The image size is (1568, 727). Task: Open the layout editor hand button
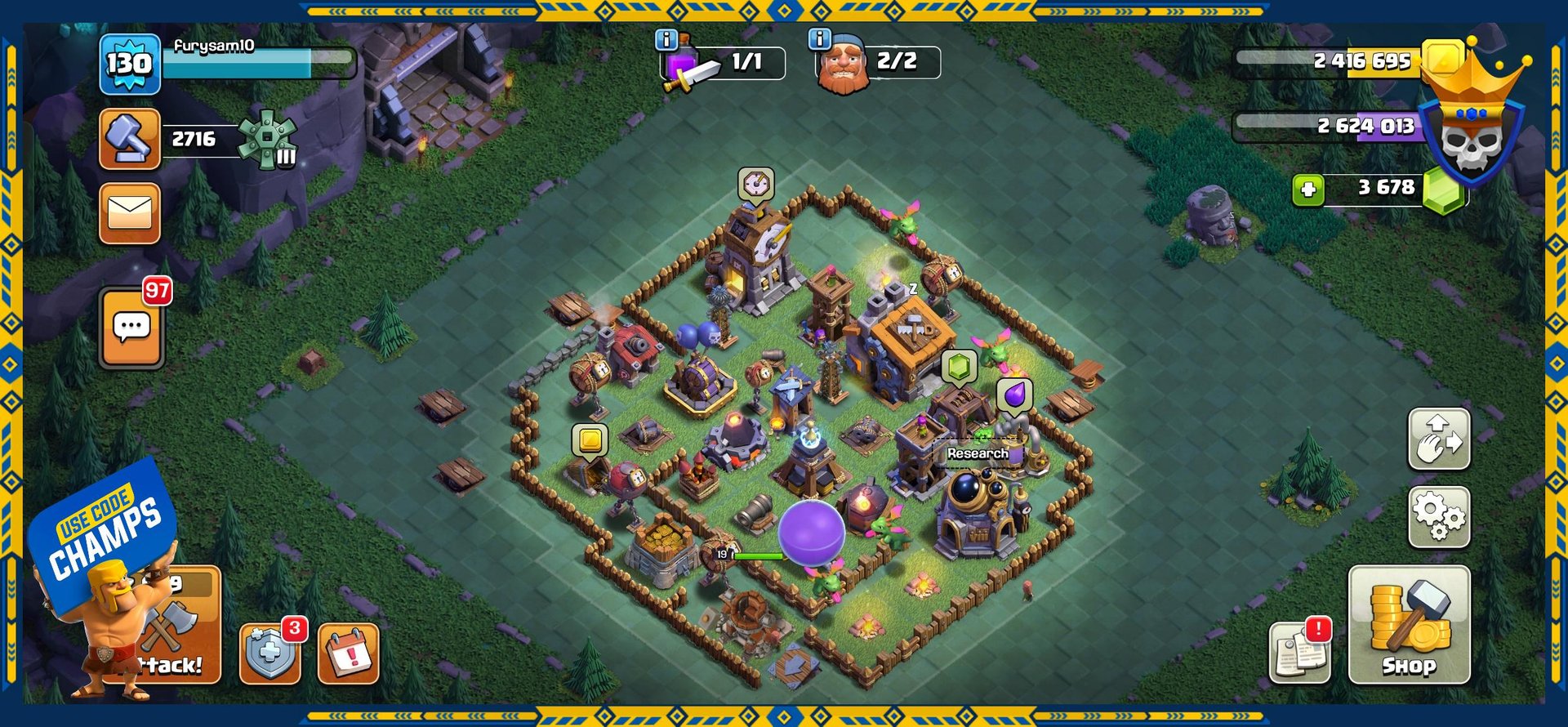(1439, 439)
